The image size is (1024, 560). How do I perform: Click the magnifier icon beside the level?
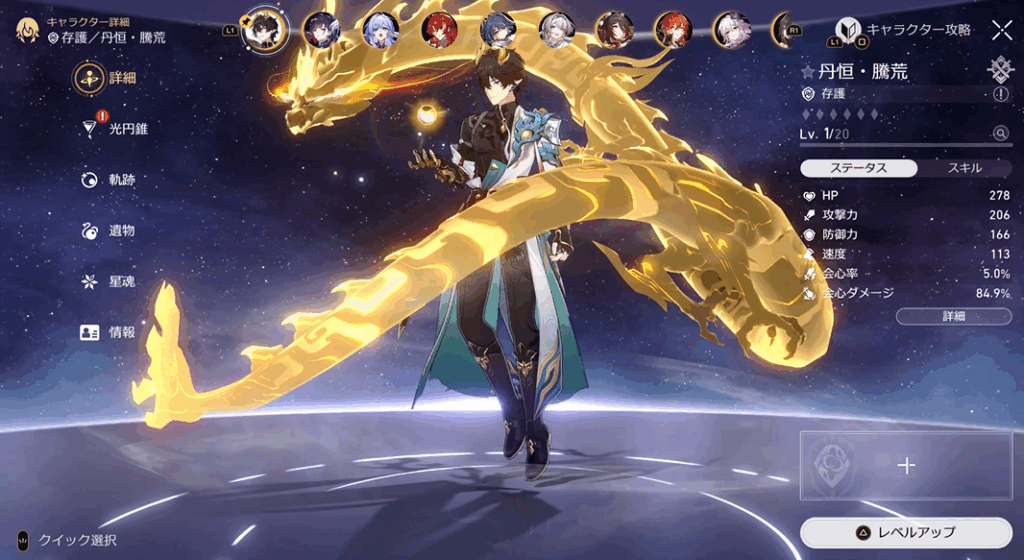tap(1000, 133)
